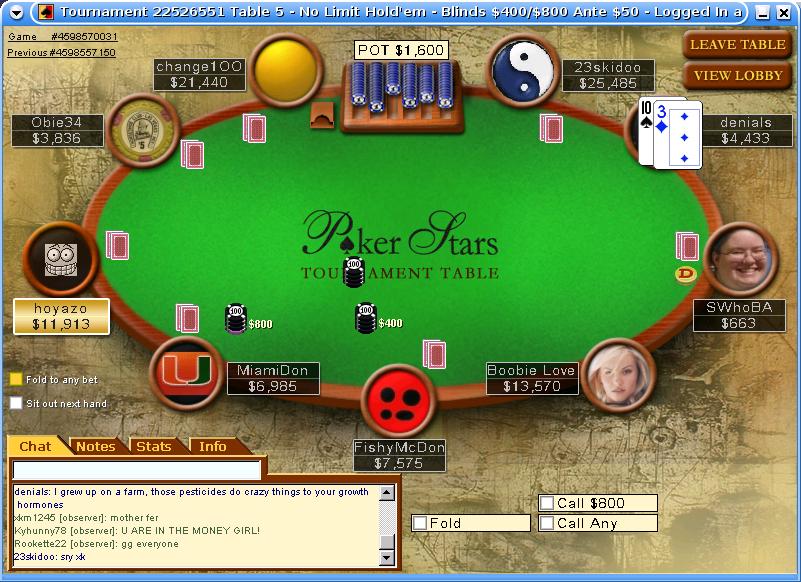Show the Info tab

[x=212, y=446]
